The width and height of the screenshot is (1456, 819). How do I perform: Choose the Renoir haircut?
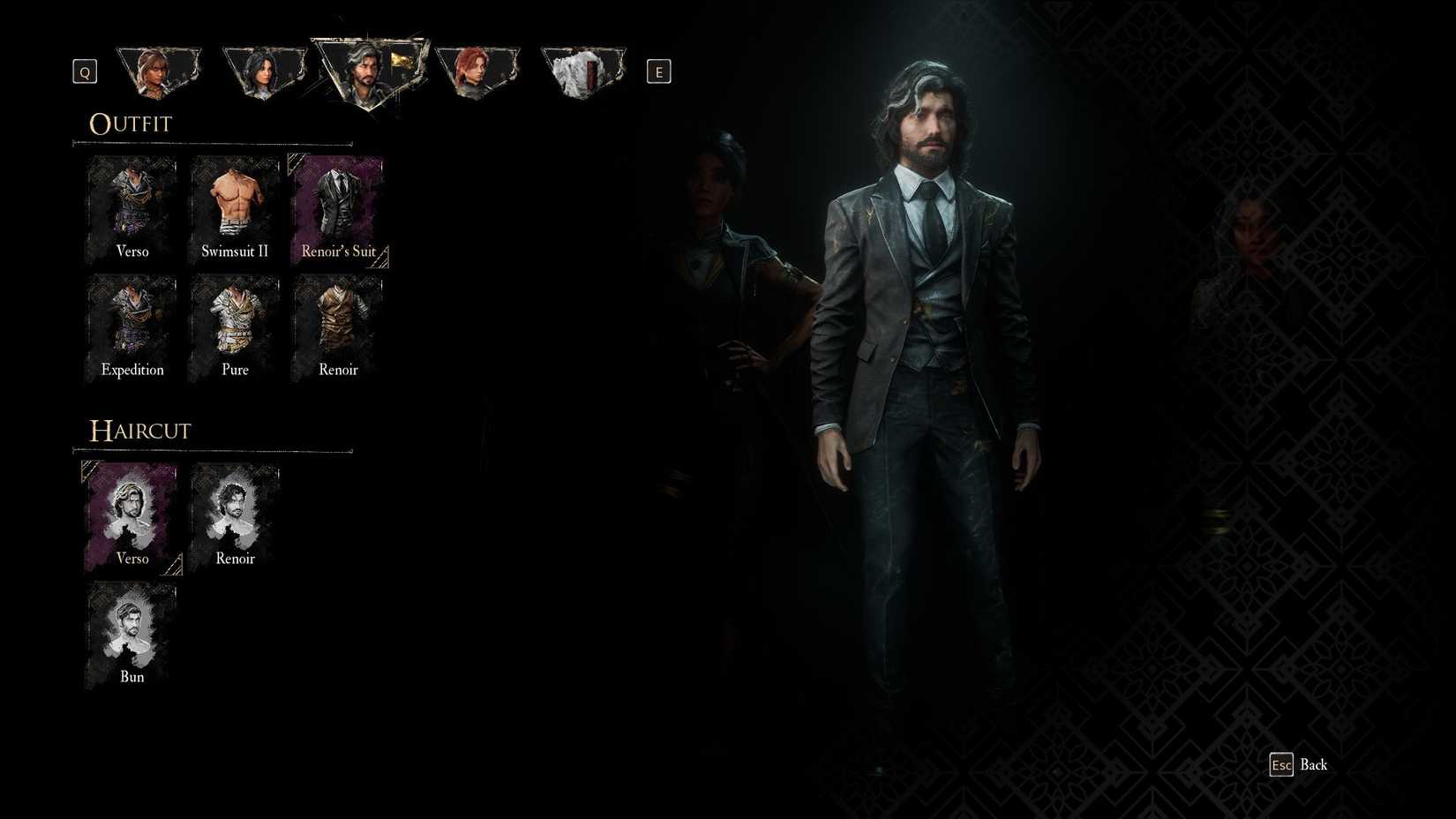pos(234,515)
